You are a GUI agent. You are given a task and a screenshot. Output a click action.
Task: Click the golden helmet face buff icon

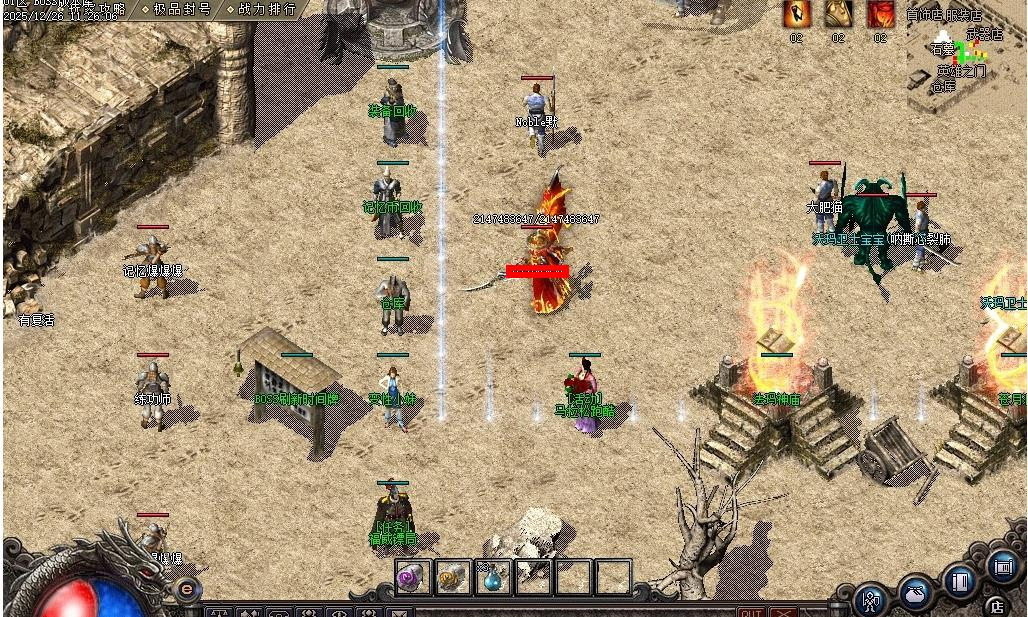(838, 14)
